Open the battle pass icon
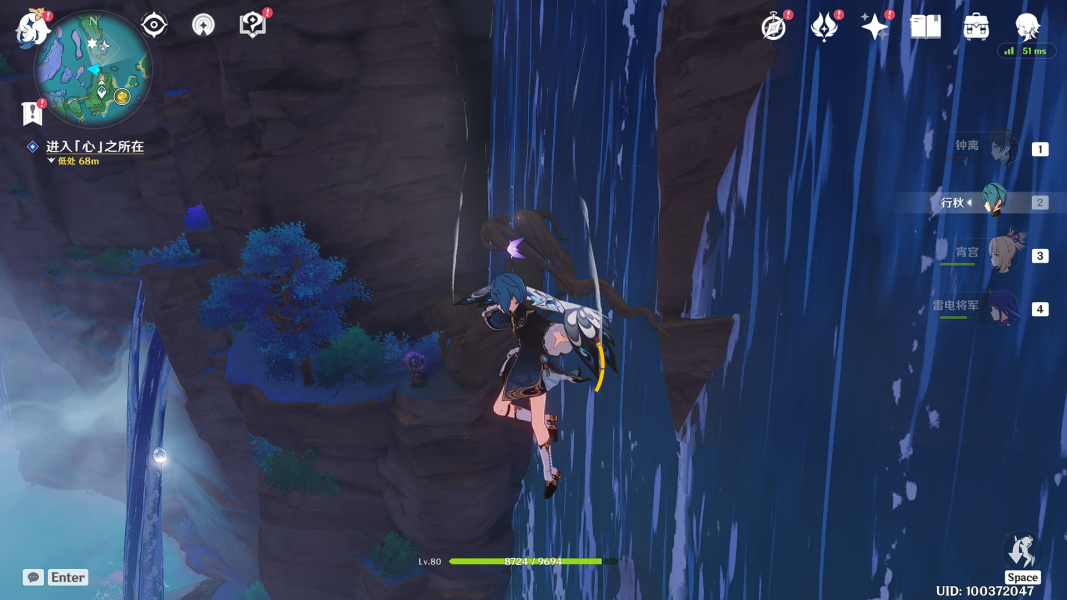 click(x=824, y=27)
